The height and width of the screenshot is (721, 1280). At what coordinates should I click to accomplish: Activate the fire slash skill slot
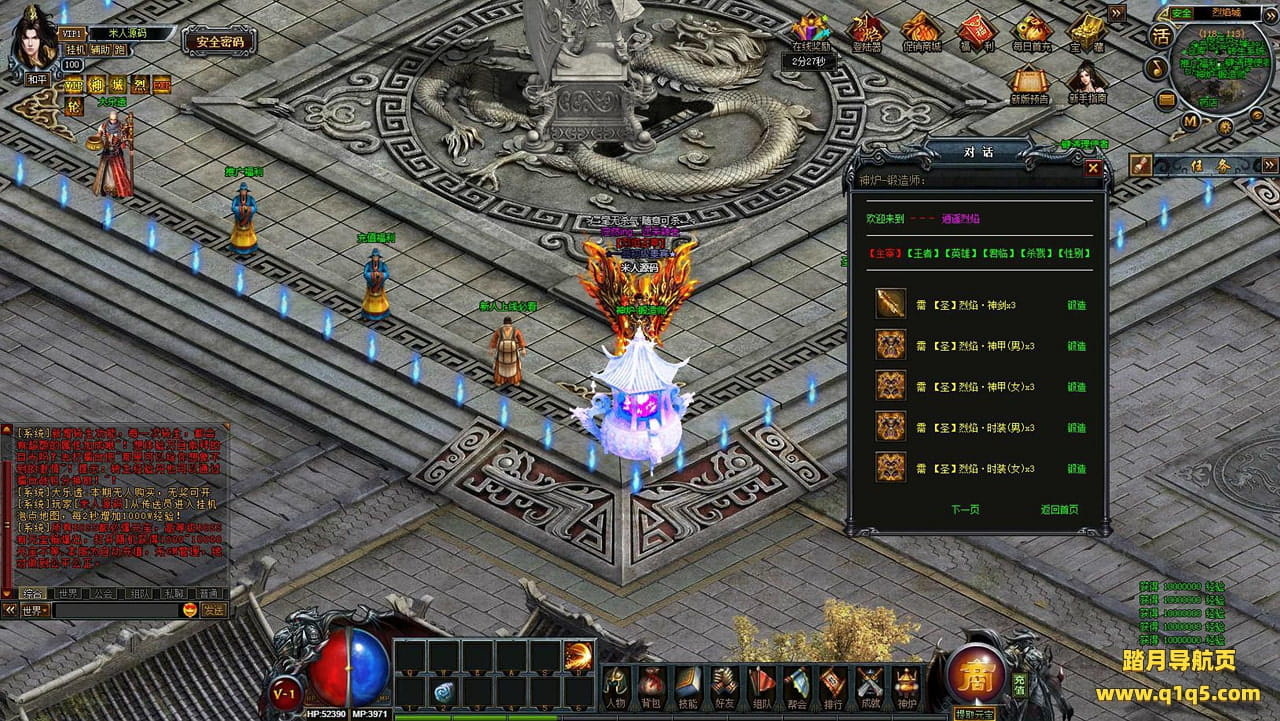tap(578, 655)
